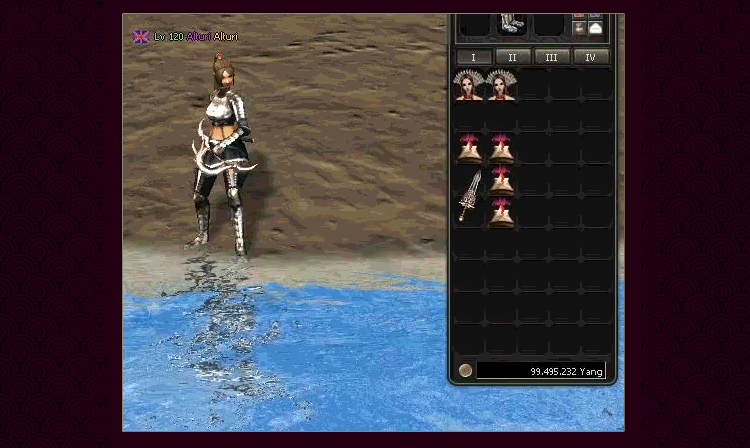Screen dimensions: 750x448
Task: Open inventory page II
Action: click(513, 57)
